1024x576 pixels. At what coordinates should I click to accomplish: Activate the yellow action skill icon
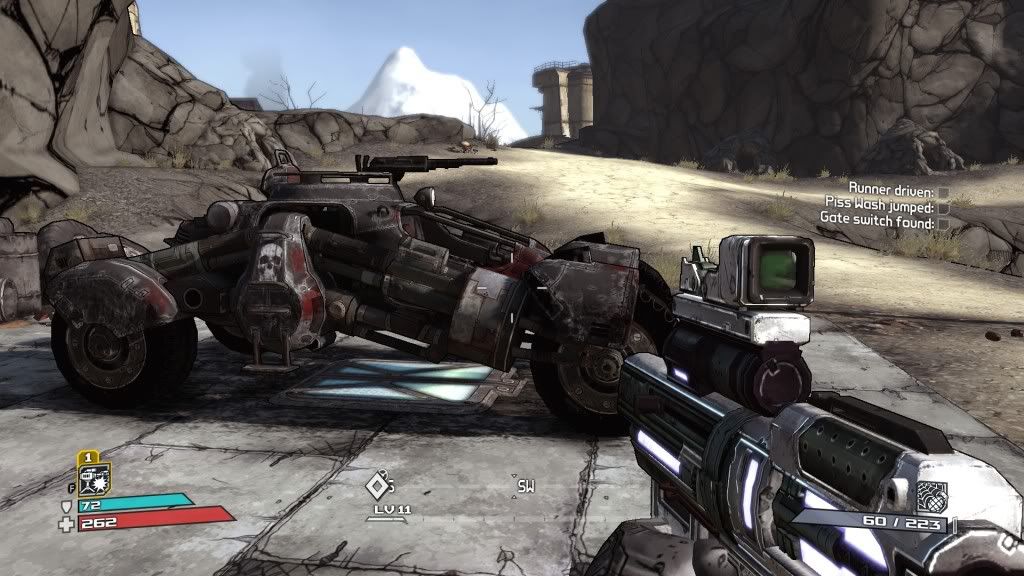pos(93,478)
